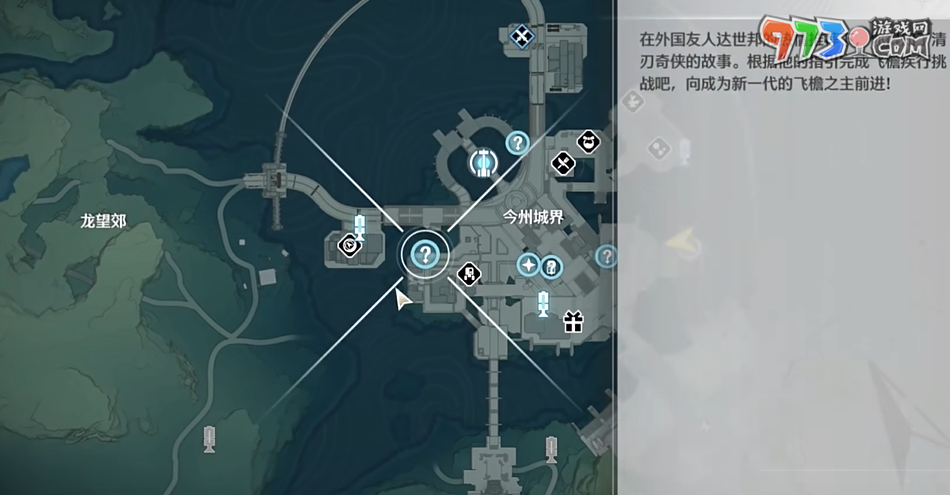Select the highlighted question mark quest marker
Screen dimensions: 950x495
[x=425, y=255]
